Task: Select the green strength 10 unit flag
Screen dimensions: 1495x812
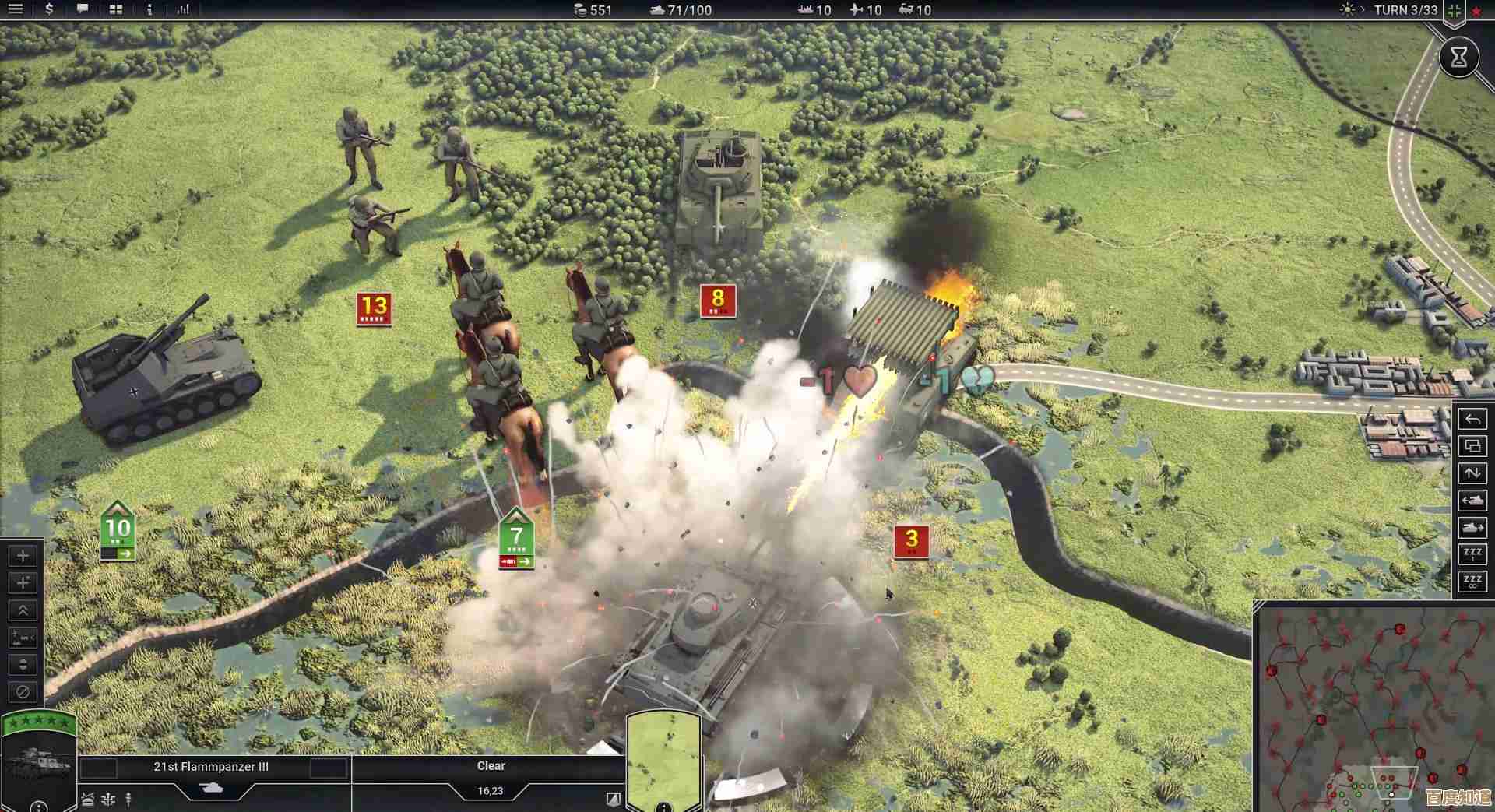Action: tap(118, 530)
